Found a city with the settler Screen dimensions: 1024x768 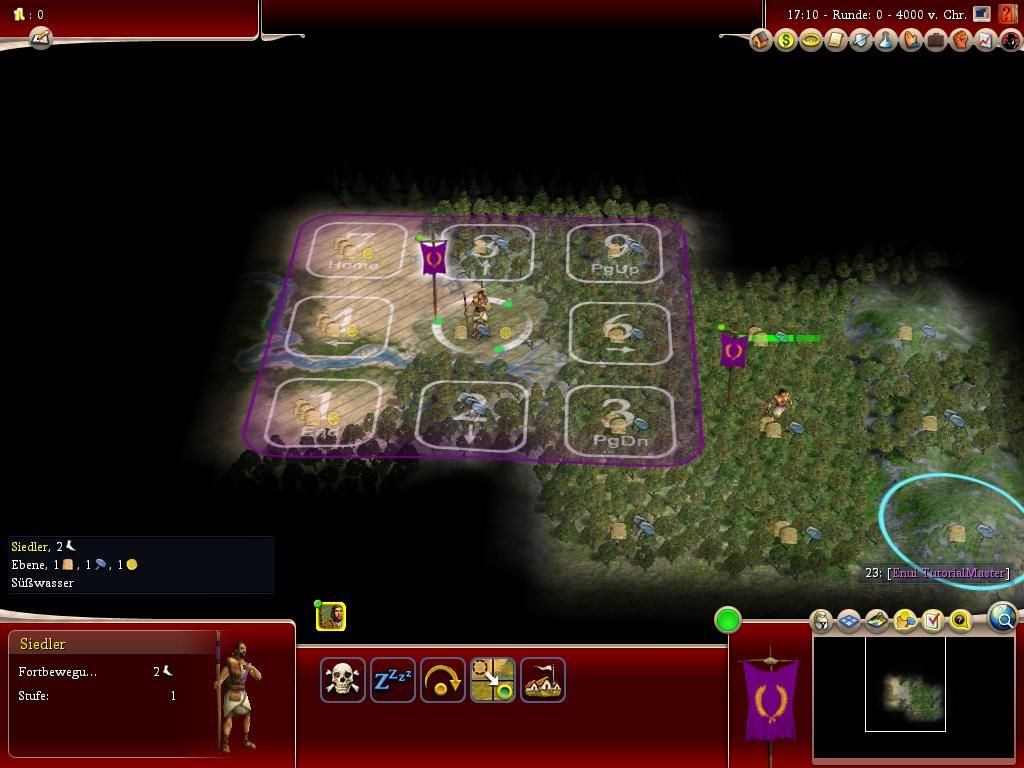[x=543, y=680]
